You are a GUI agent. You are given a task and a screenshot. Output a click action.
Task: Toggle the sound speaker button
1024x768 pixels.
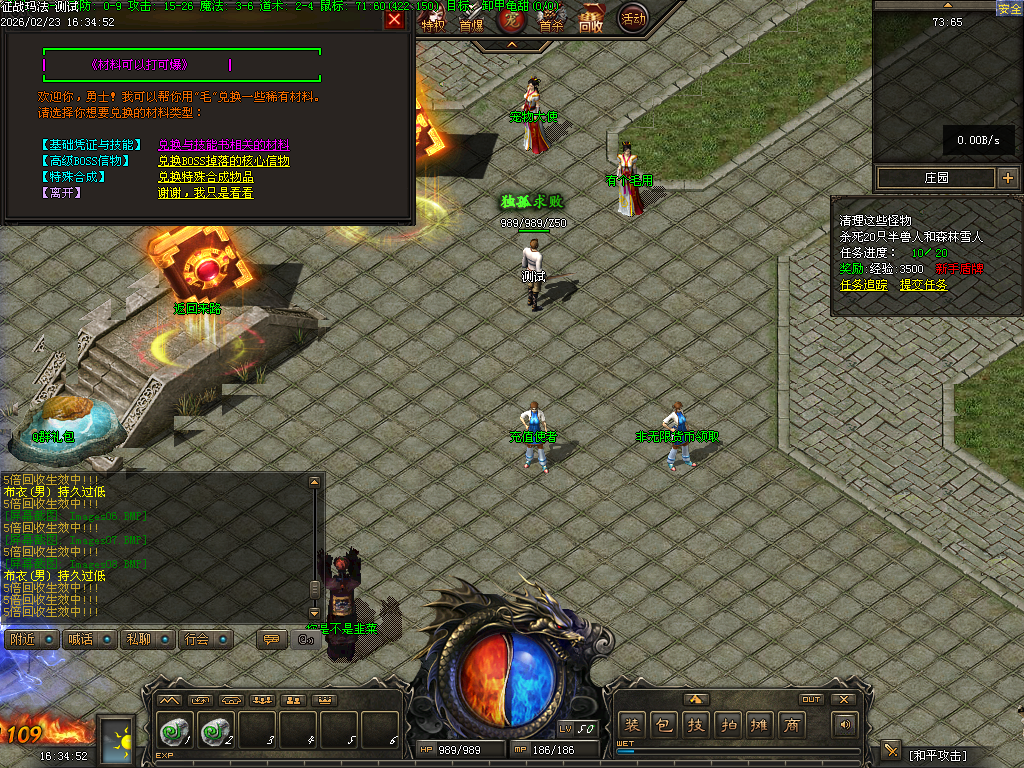(x=846, y=725)
